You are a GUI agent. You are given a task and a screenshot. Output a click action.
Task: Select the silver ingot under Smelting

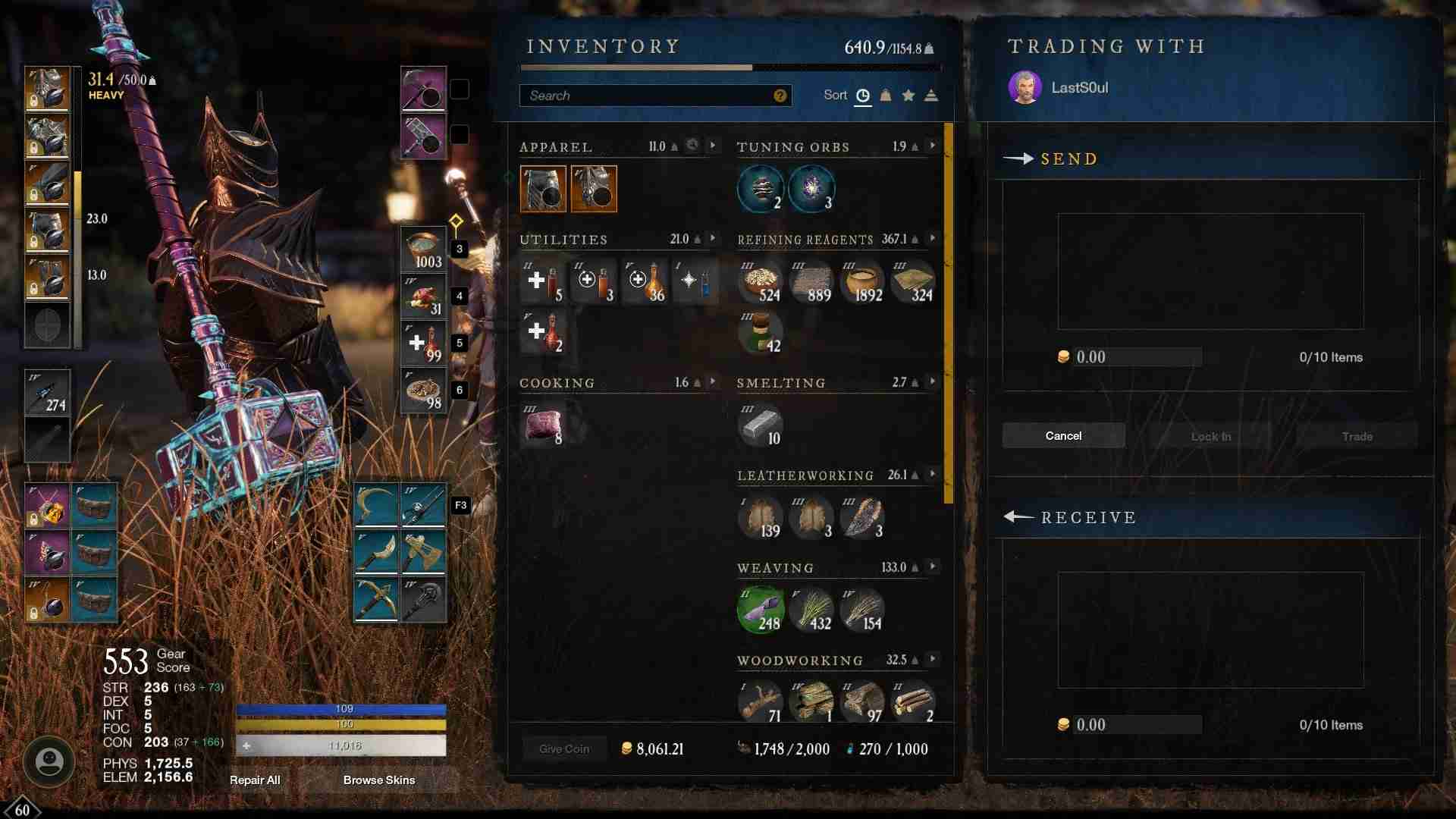click(762, 425)
